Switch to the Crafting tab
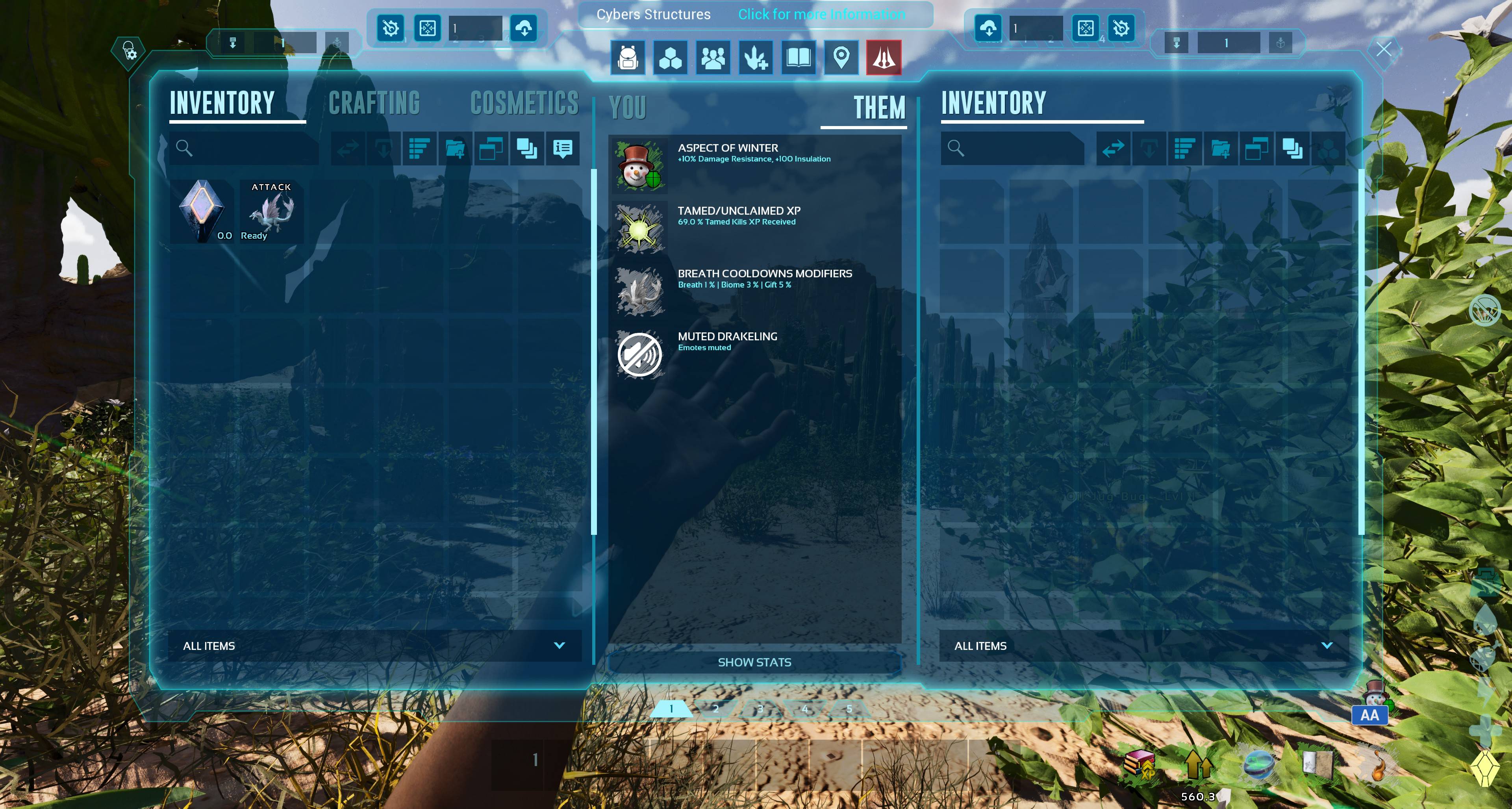1512x809 pixels. click(x=374, y=103)
